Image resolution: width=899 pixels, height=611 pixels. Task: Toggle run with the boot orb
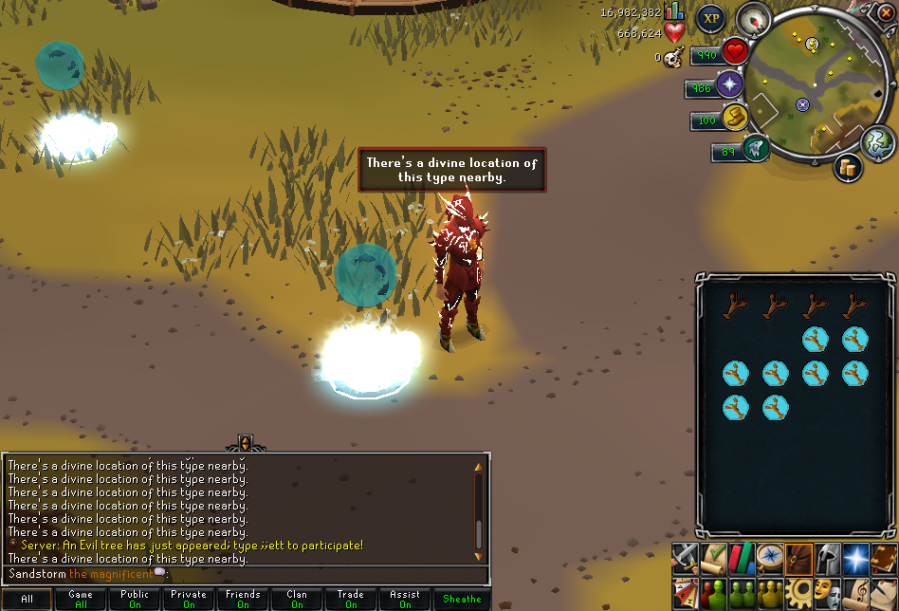[736, 118]
